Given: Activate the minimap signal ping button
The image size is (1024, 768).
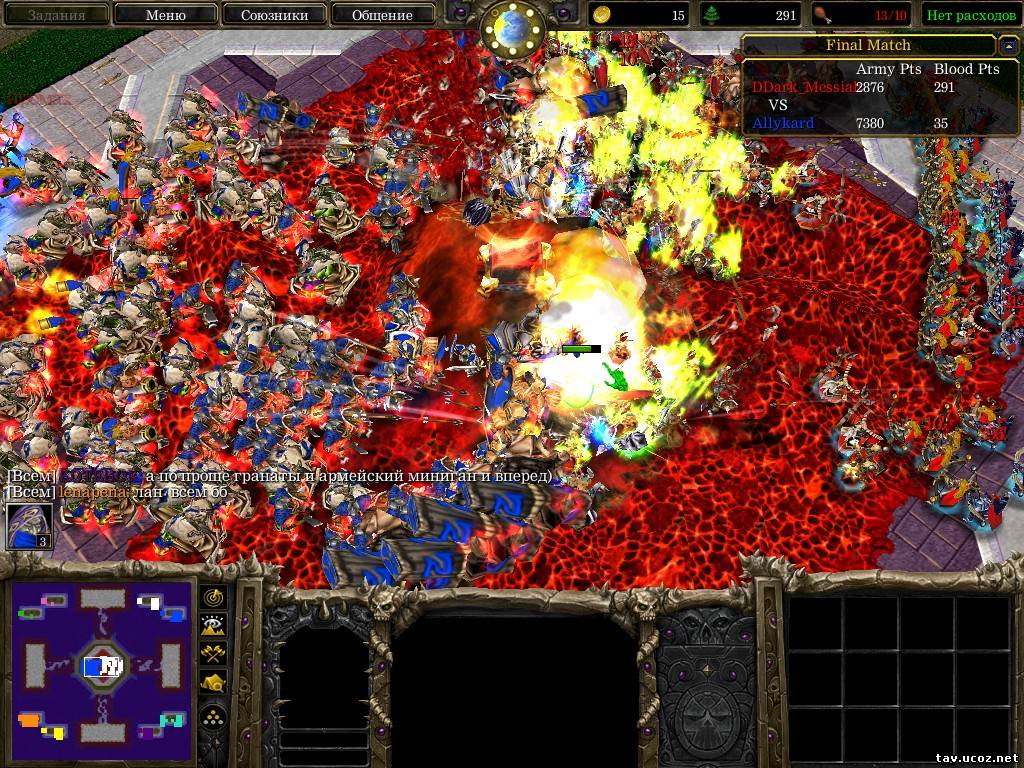Looking at the screenshot, I should point(214,597).
